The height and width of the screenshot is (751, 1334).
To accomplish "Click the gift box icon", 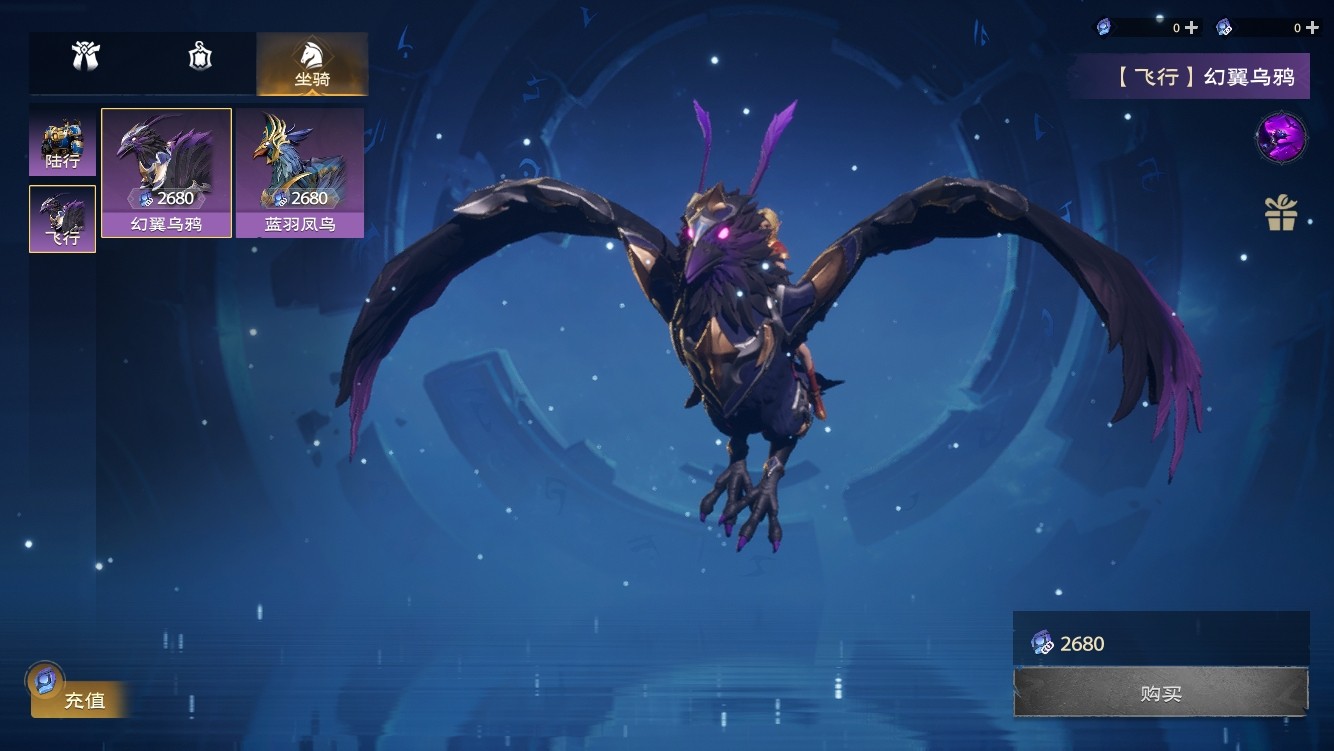I will pyautogui.click(x=1281, y=212).
